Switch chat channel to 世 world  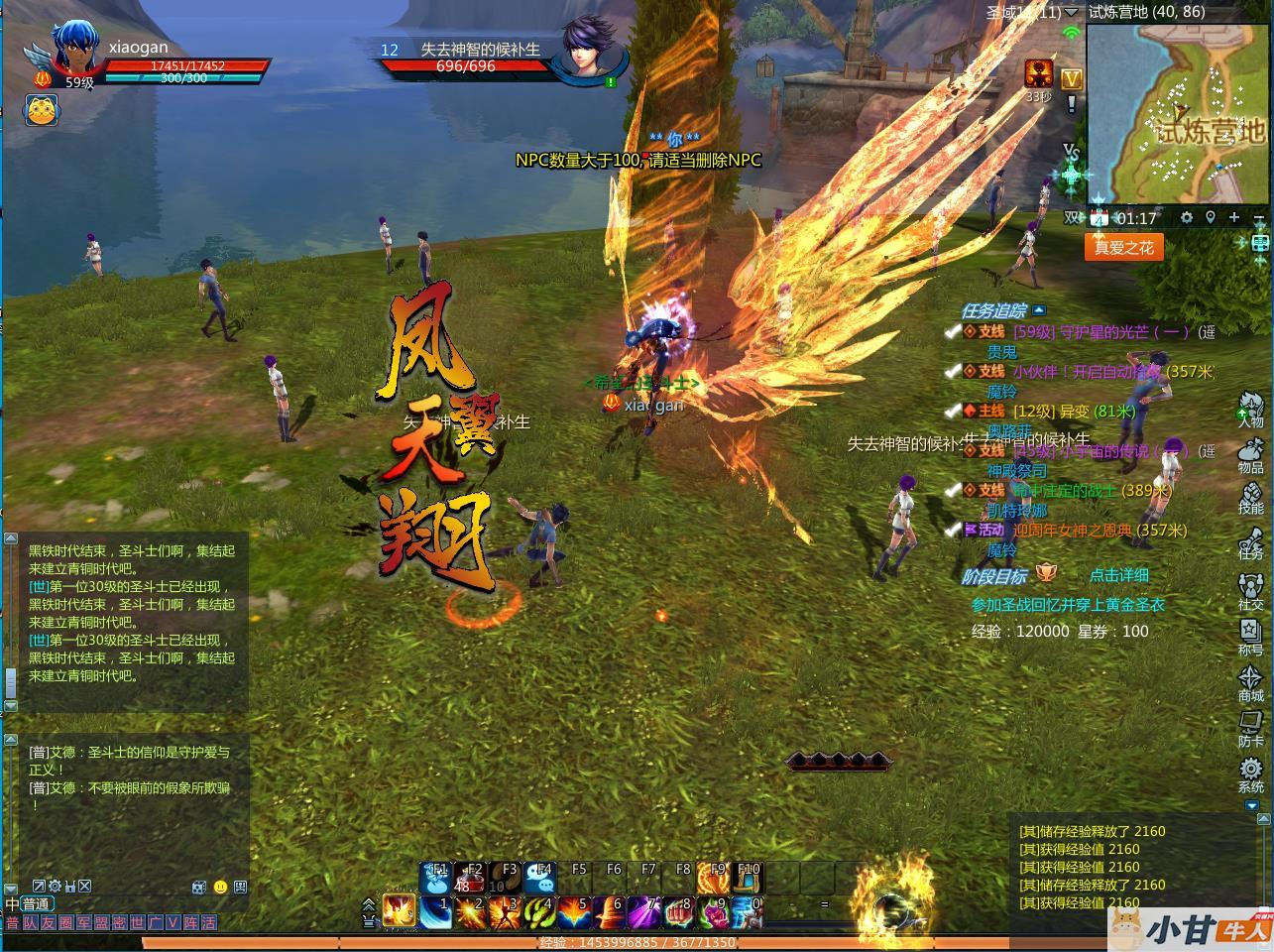click(137, 923)
